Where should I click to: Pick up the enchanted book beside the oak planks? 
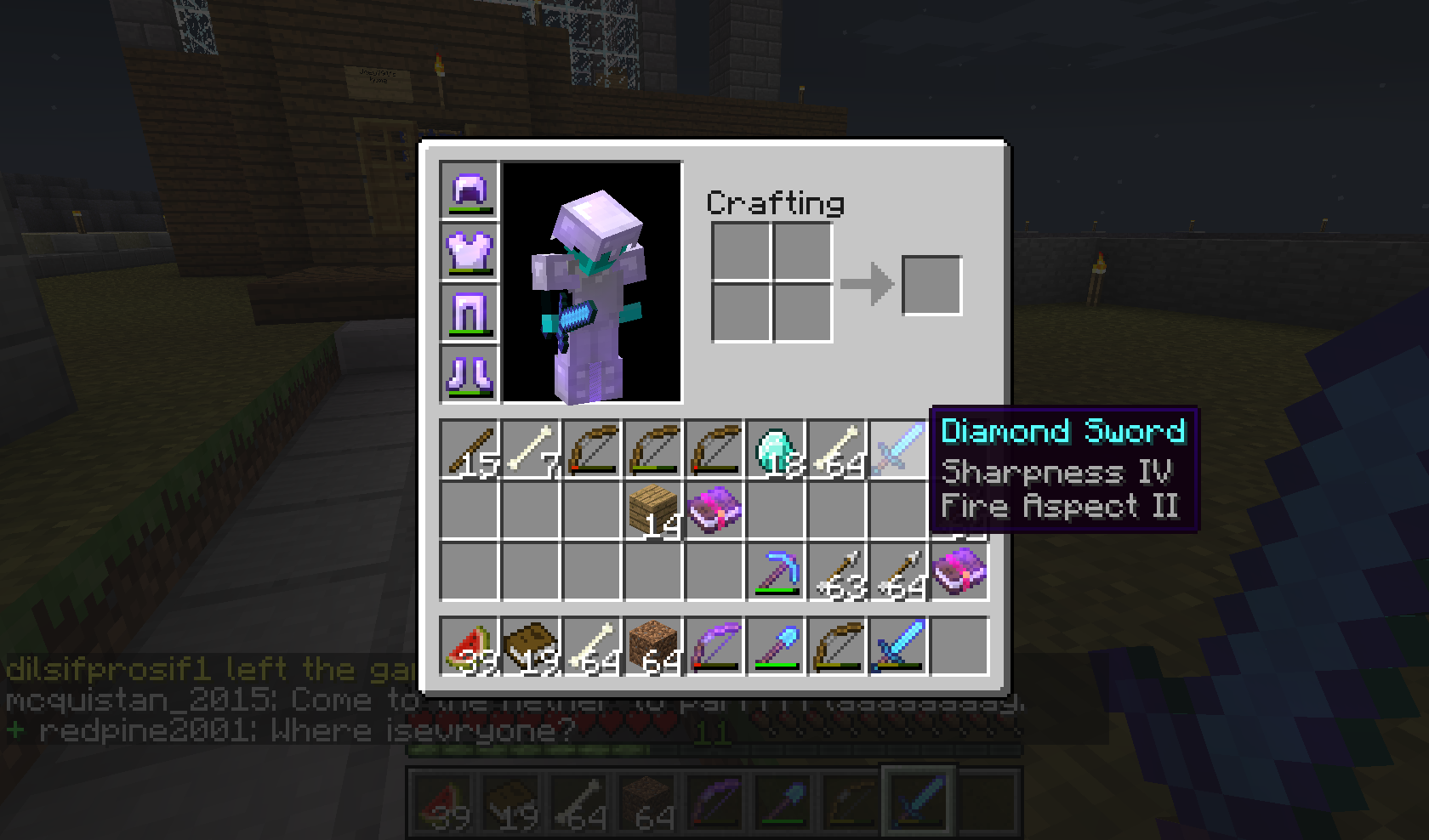pyautogui.click(x=713, y=510)
